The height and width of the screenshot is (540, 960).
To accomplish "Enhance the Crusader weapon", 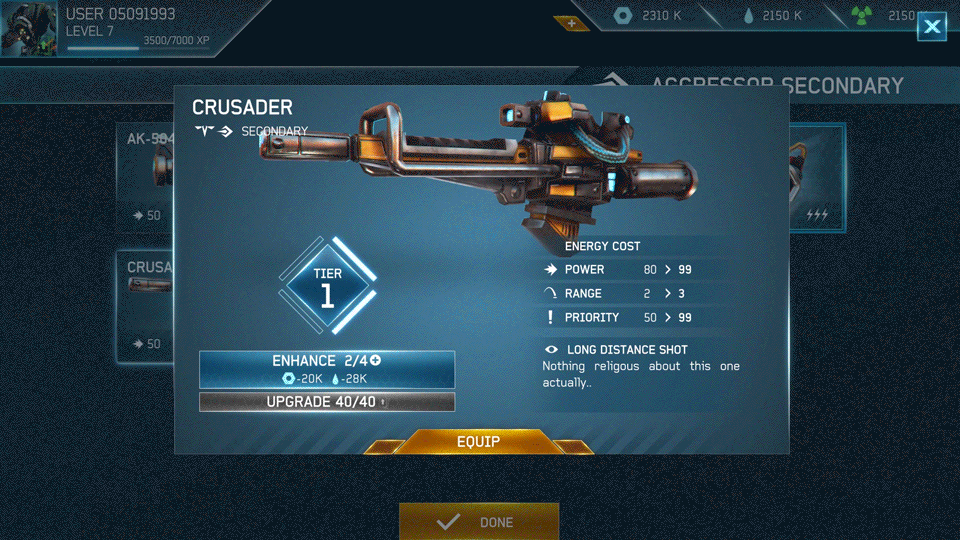I will [x=327, y=369].
